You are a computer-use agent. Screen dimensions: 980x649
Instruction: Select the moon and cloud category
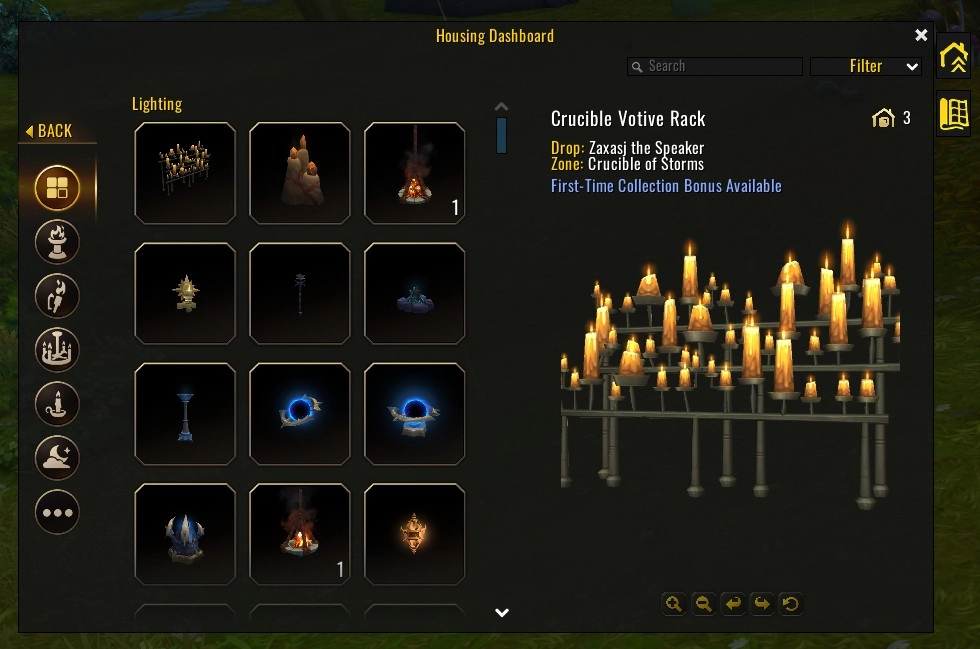click(57, 458)
